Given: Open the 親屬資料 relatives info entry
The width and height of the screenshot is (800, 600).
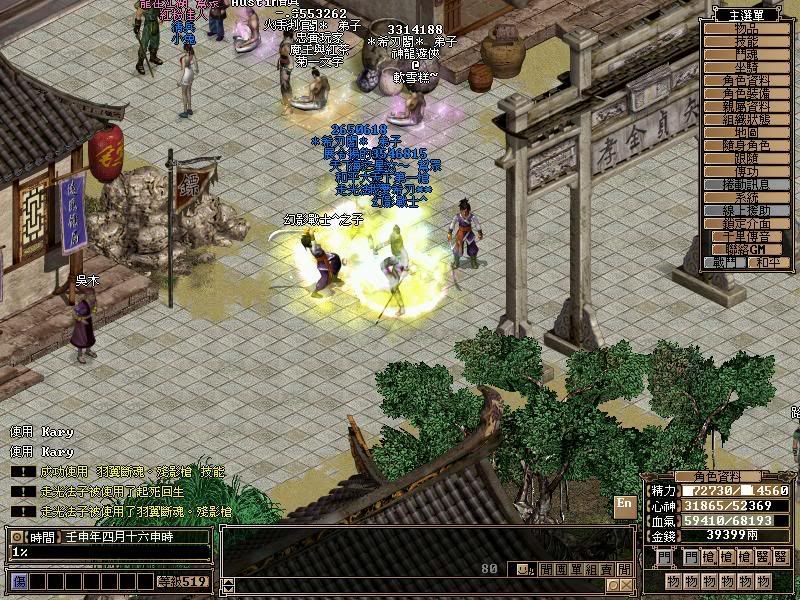Looking at the screenshot, I should [747, 106].
